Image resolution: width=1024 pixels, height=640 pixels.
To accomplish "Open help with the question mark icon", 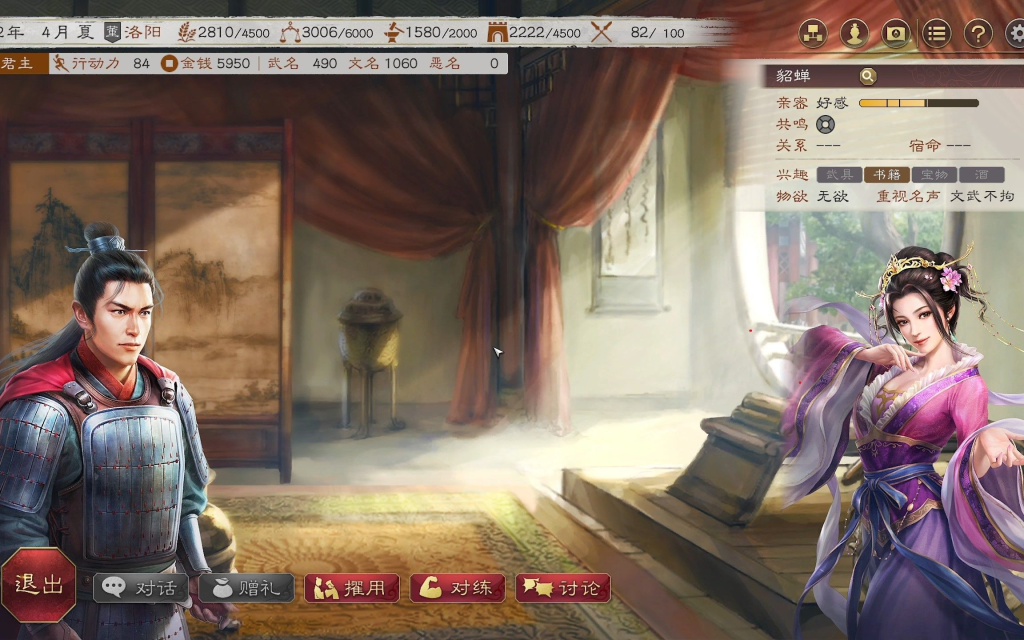I will coord(977,33).
